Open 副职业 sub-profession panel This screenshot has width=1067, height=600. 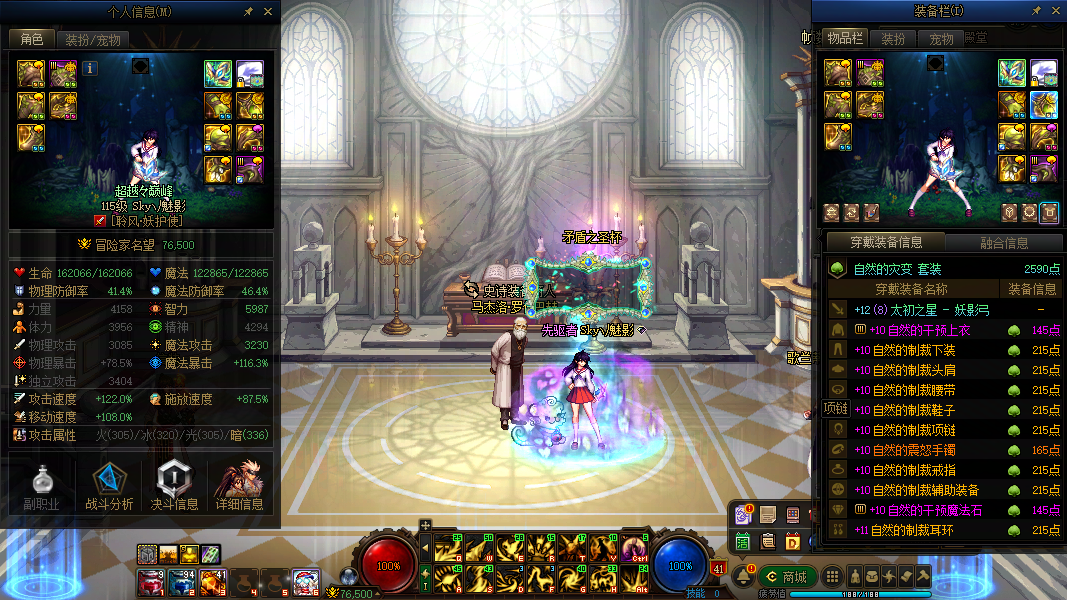[x=42, y=488]
